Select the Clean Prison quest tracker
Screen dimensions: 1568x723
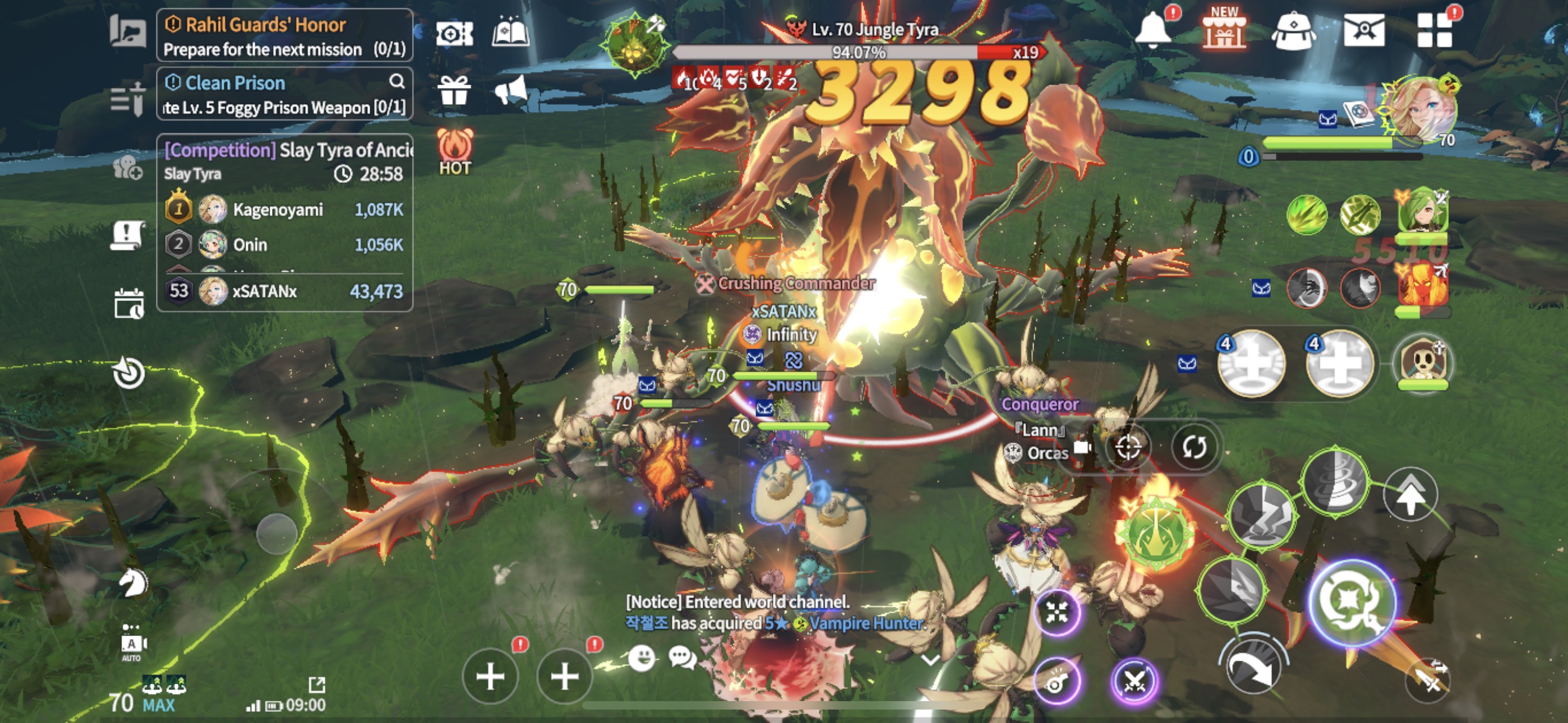(284, 94)
